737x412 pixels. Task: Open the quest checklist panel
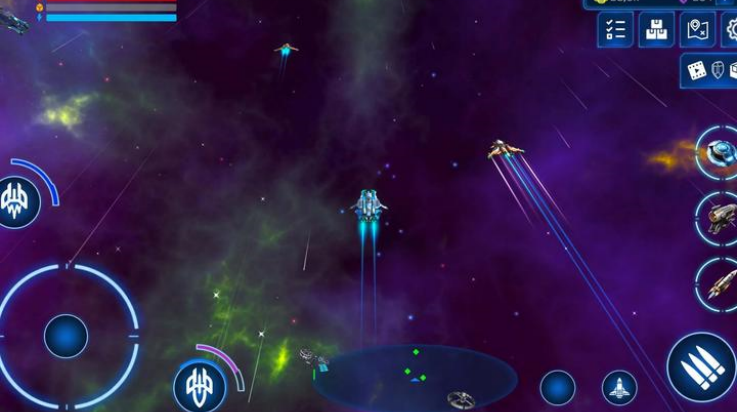click(x=615, y=30)
